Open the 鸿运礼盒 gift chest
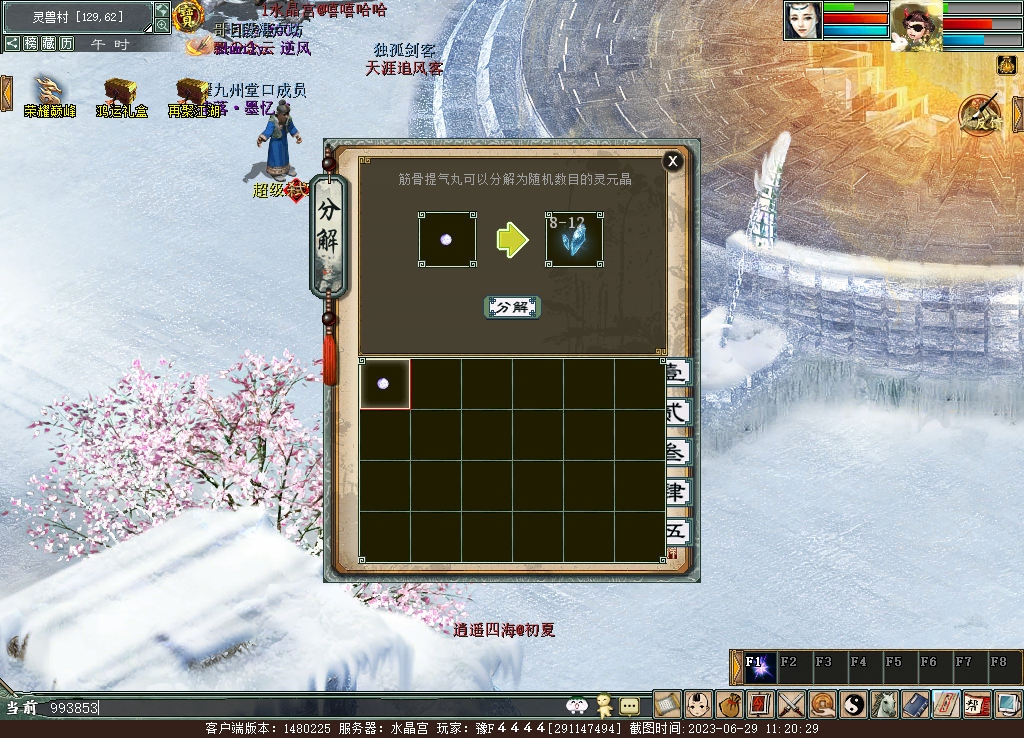This screenshot has height=738, width=1024. tap(121, 92)
